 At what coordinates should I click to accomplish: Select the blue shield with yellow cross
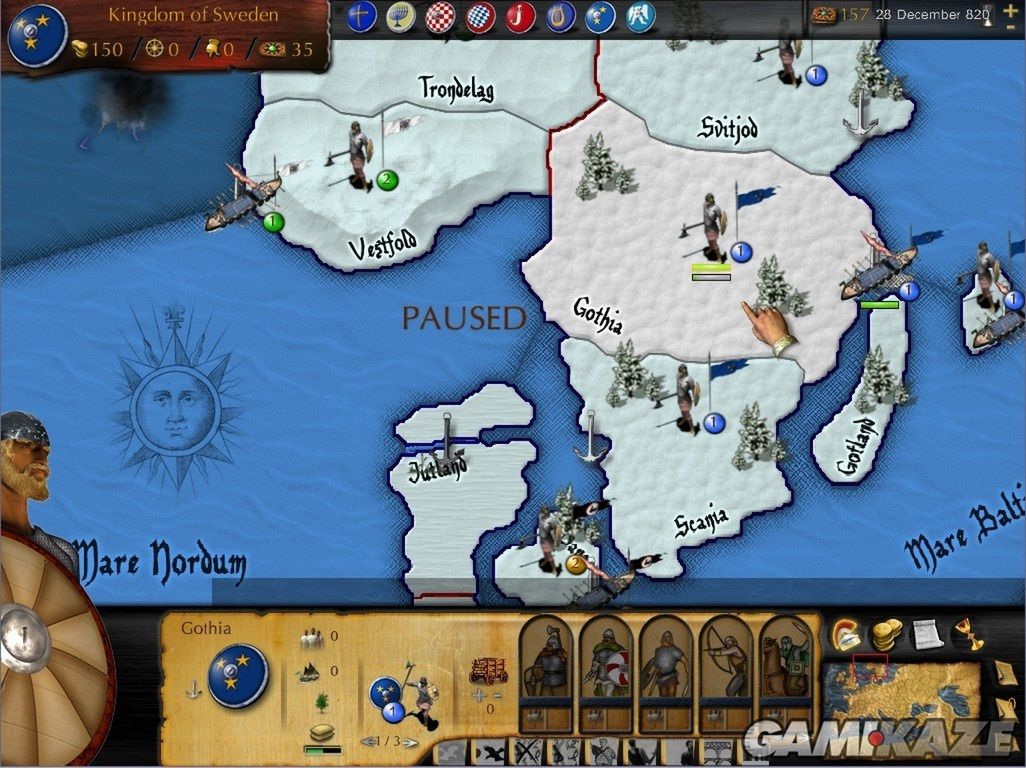pyautogui.click(x=361, y=17)
